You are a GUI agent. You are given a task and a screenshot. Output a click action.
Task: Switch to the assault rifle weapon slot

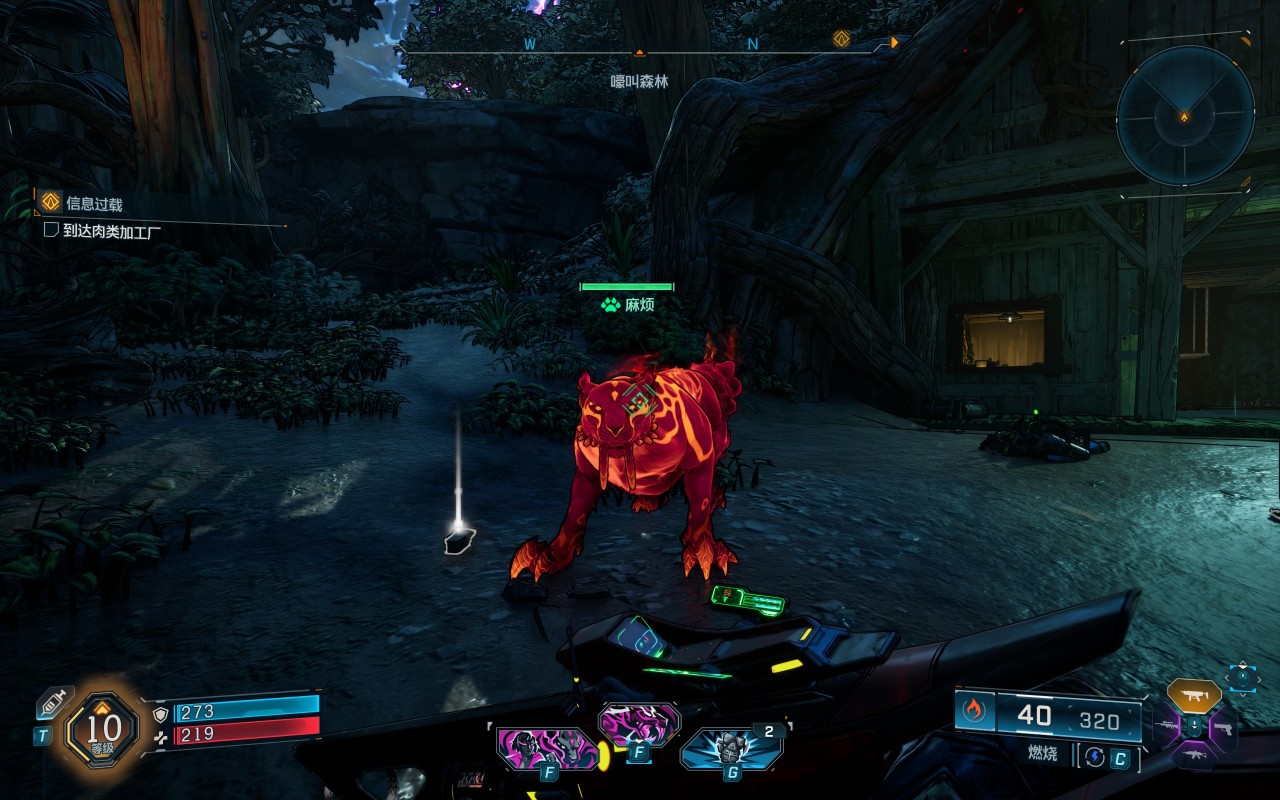tap(1194, 755)
